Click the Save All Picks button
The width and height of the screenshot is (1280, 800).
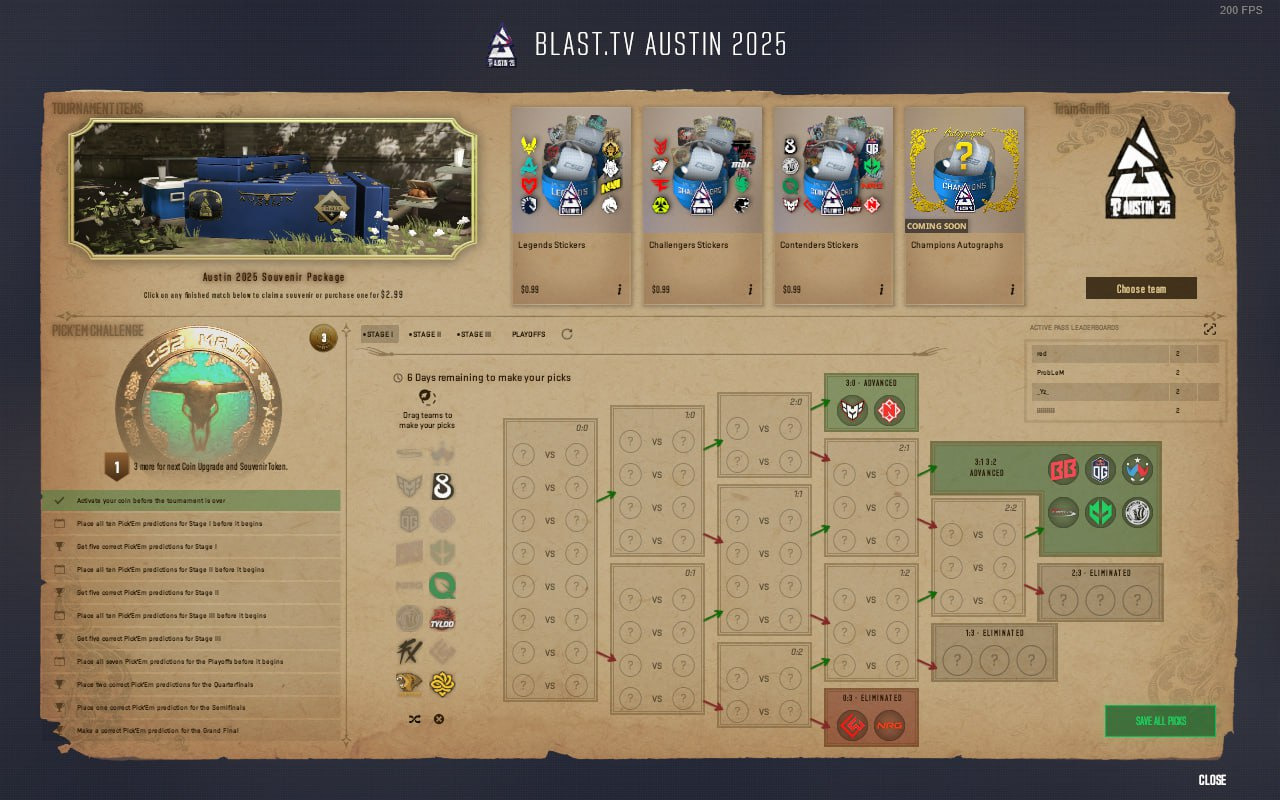1160,720
